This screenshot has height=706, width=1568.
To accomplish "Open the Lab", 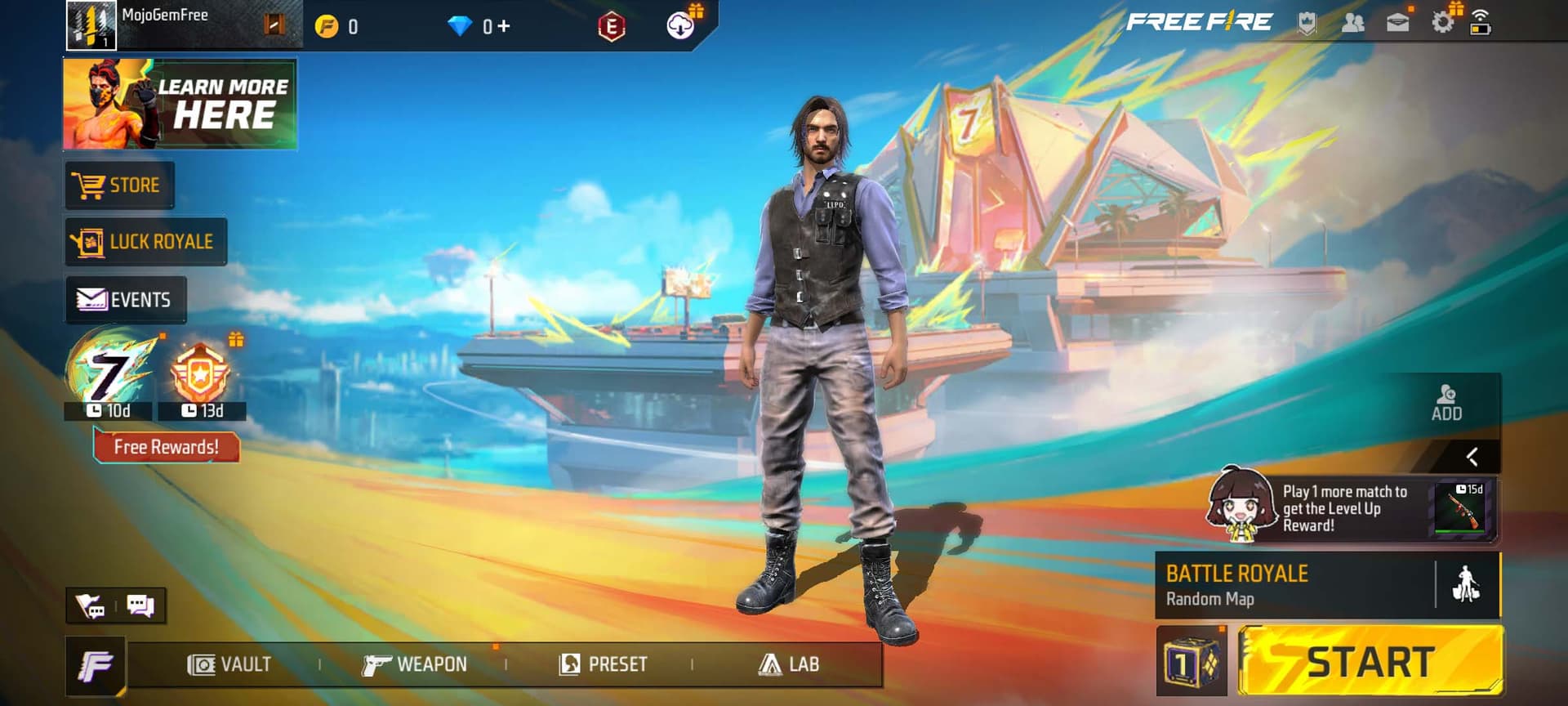I will 789,664.
